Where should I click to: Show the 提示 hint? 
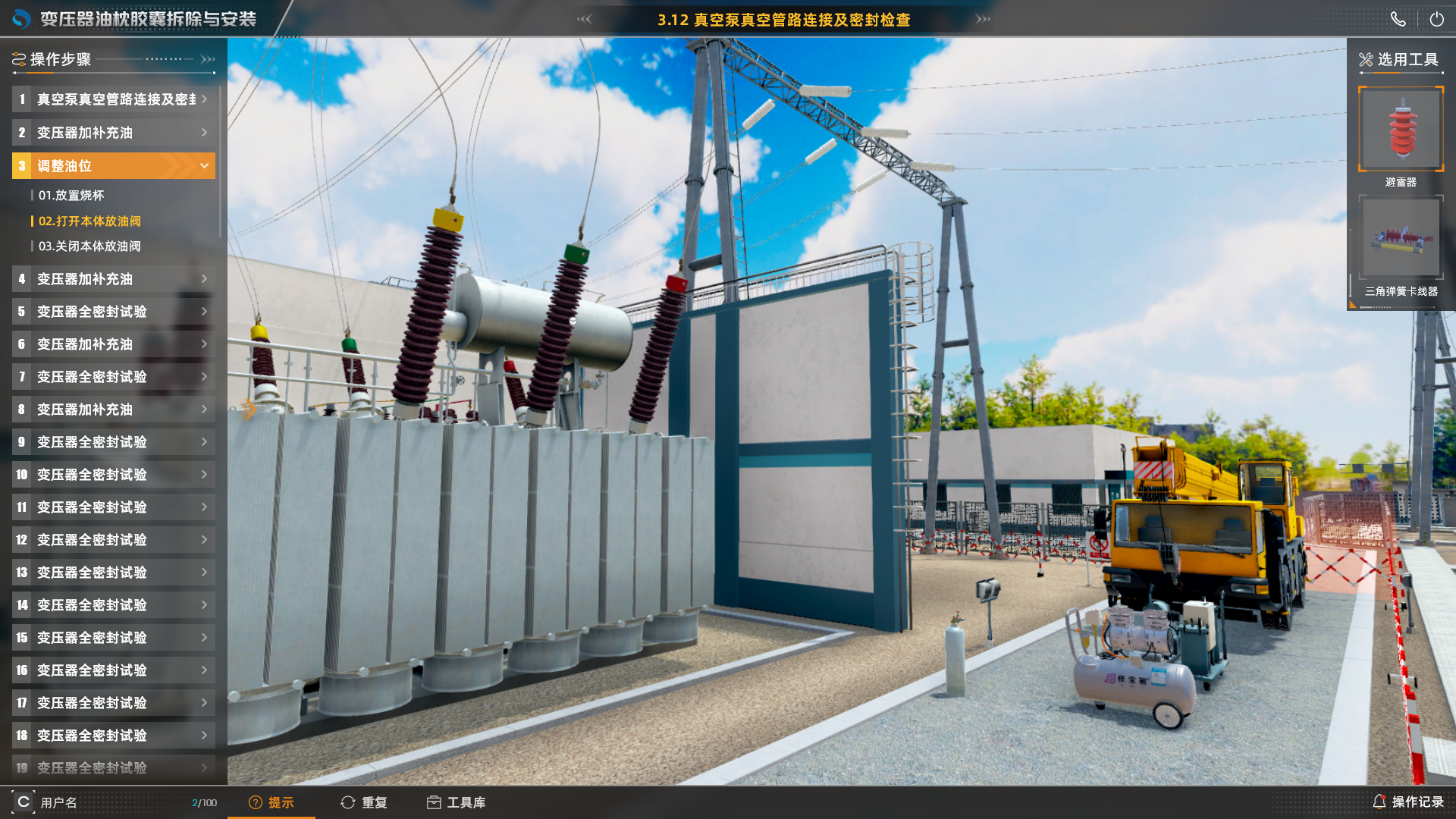(x=271, y=802)
